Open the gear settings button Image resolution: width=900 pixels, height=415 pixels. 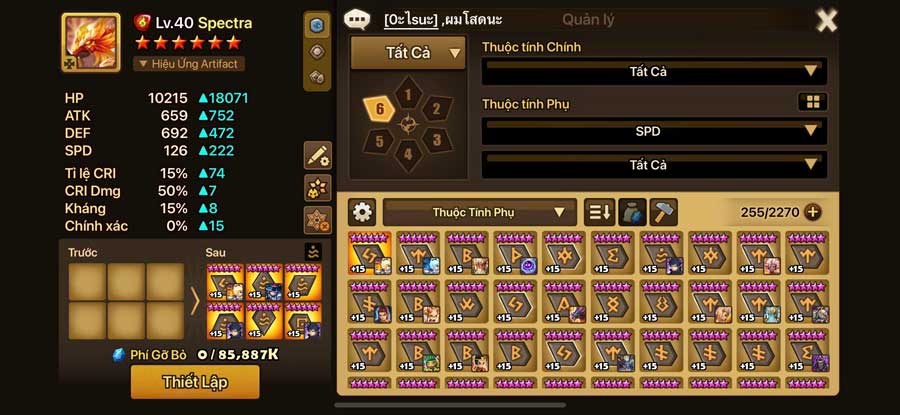coord(362,212)
